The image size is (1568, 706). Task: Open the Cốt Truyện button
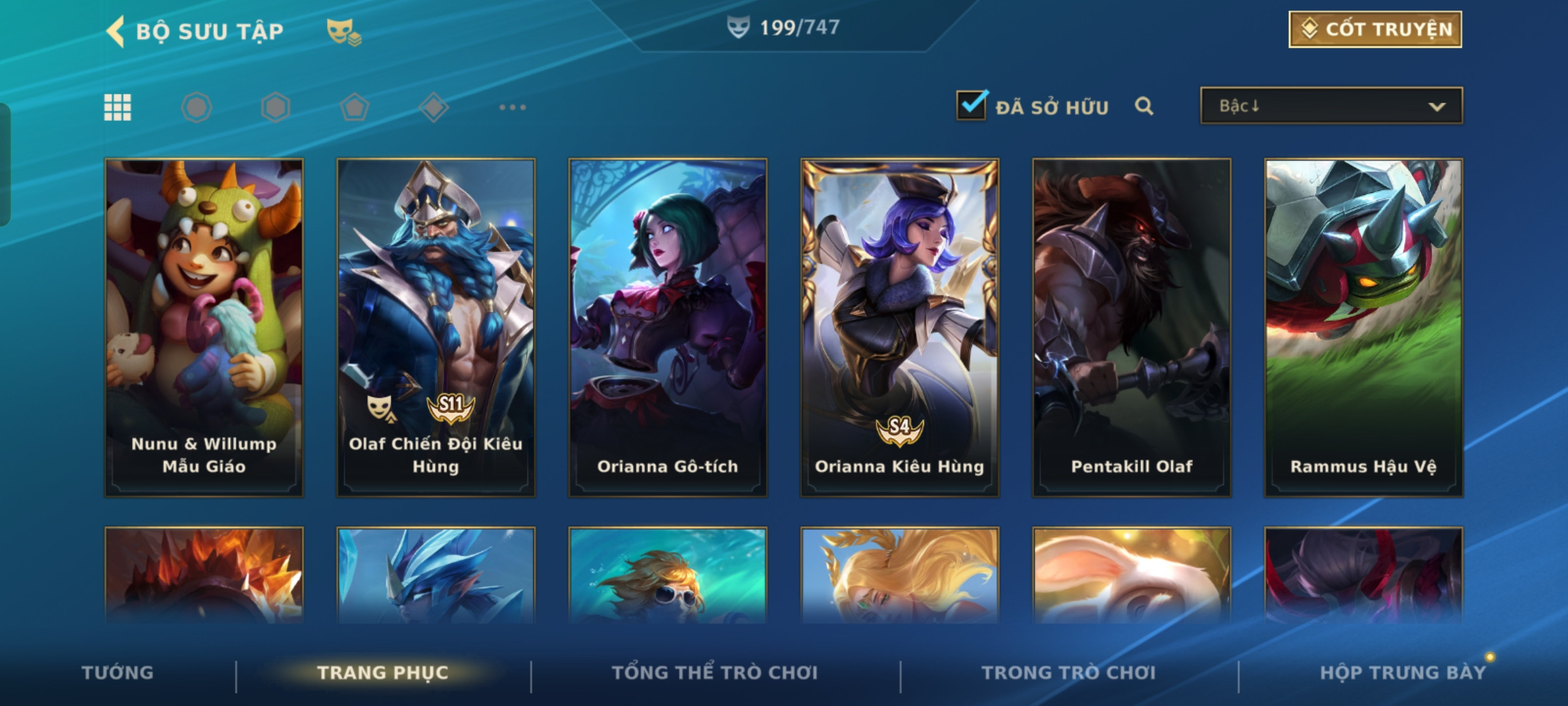[1375, 29]
